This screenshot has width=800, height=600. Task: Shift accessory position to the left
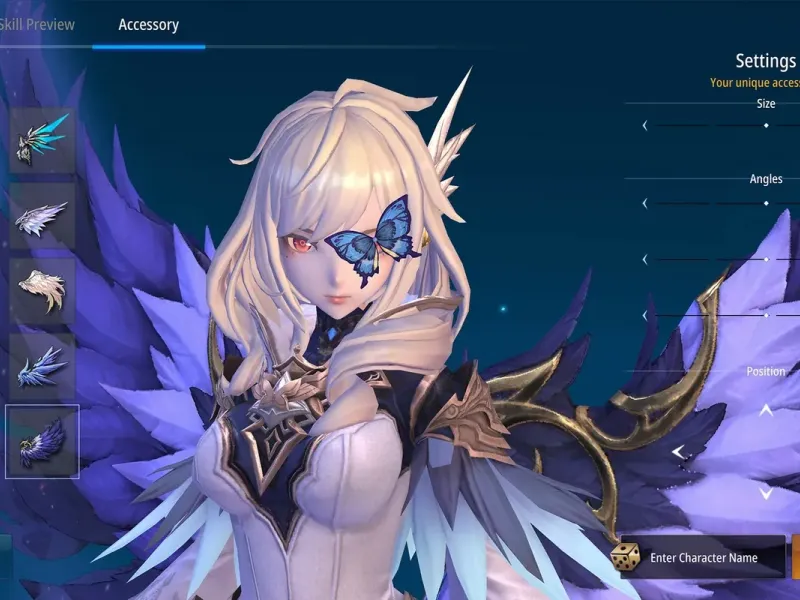(x=679, y=452)
